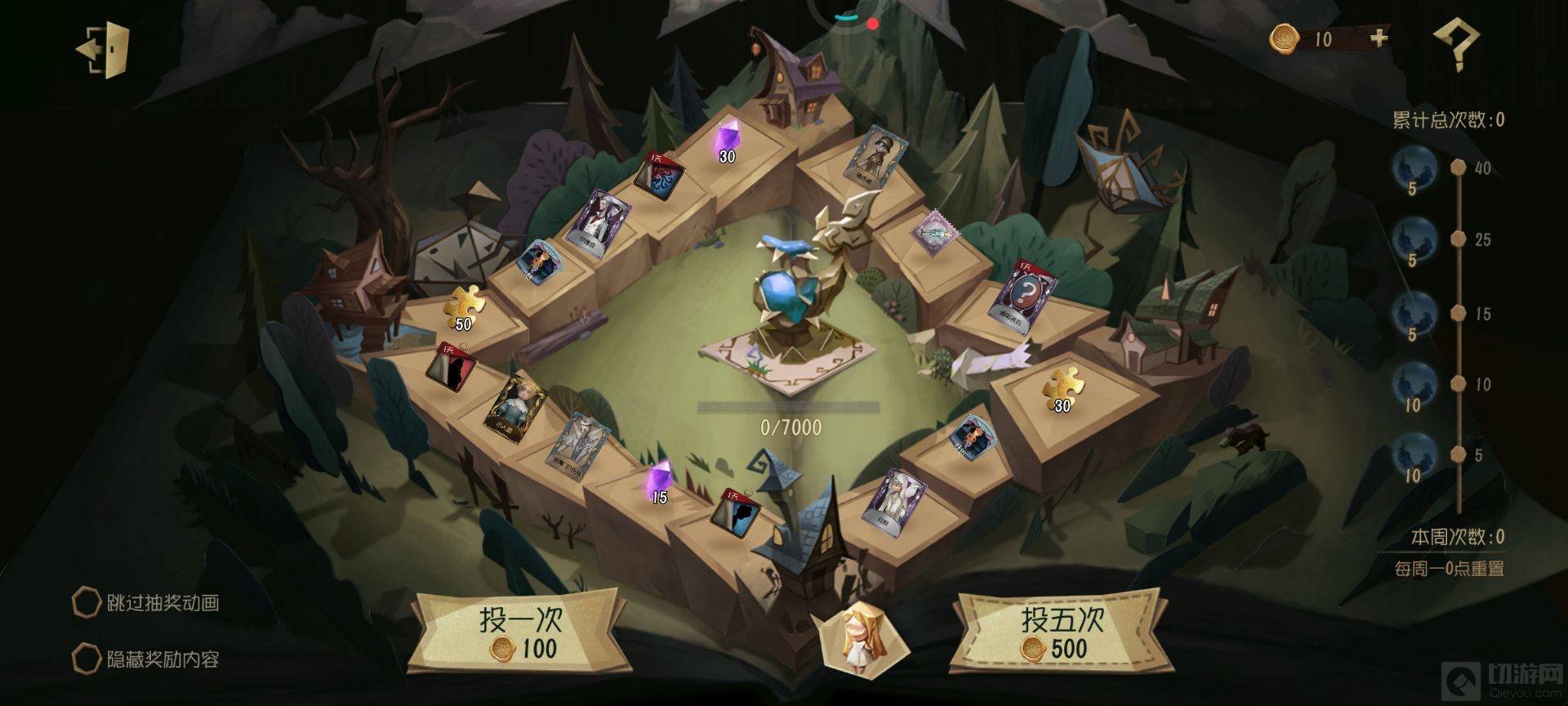The image size is (1568, 706).
Task: Claim the 40-roll milestone reward
Action: click(x=1413, y=170)
